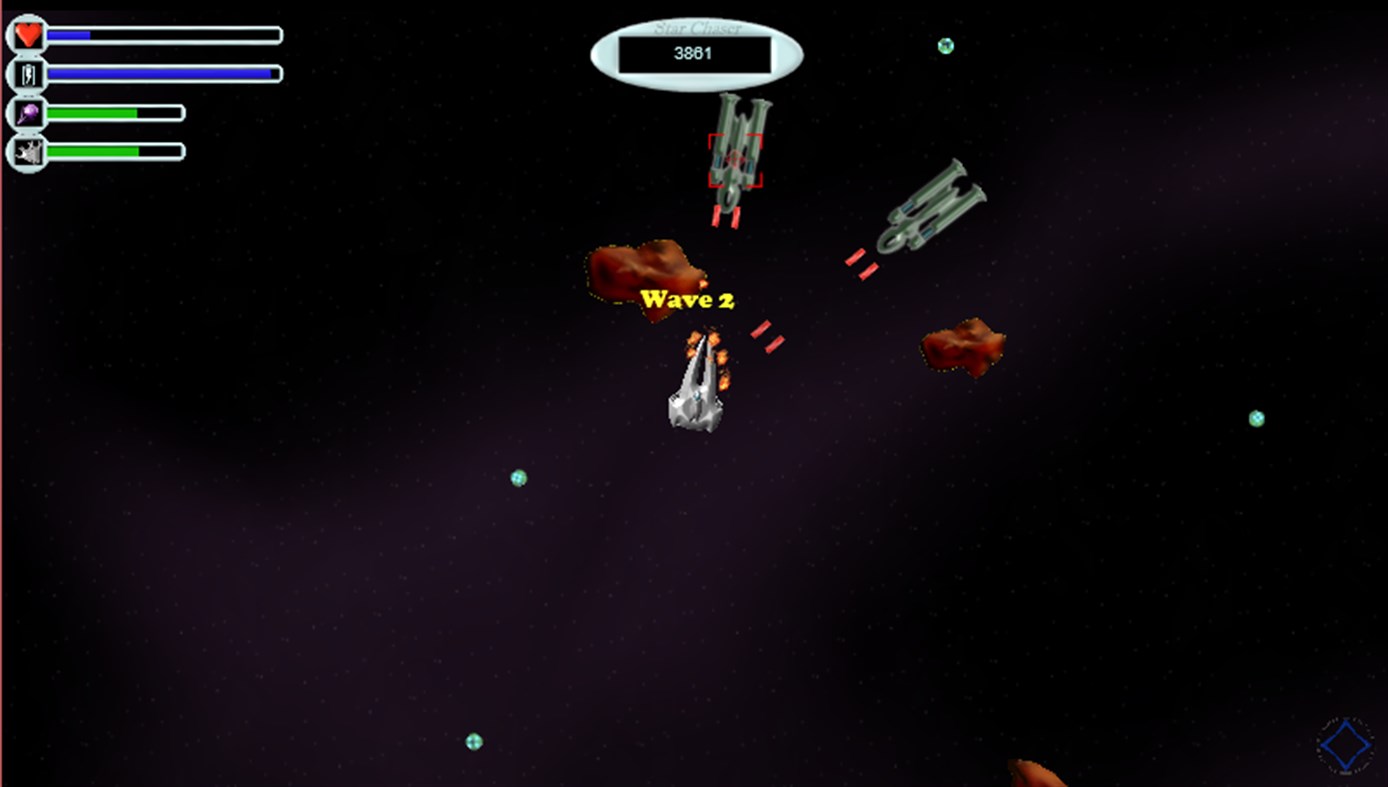Image resolution: width=1388 pixels, height=787 pixels.
Task: Click the green crystal near the player ship
Action: coord(516,478)
